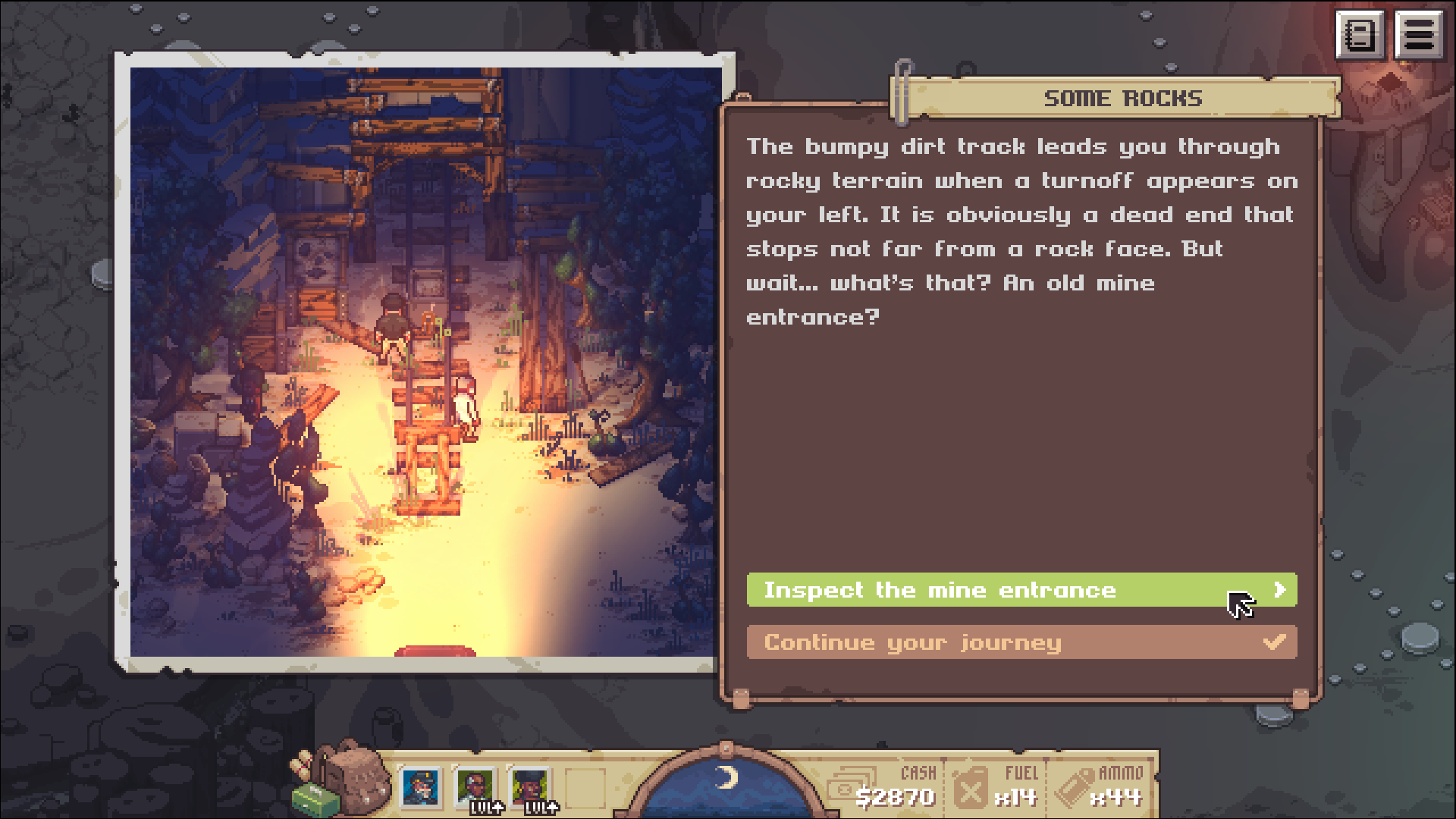Open the notebook journal icon
The height and width of the screenshot is (819, 1456).
pyautogui.click(x=1360, y=35)
